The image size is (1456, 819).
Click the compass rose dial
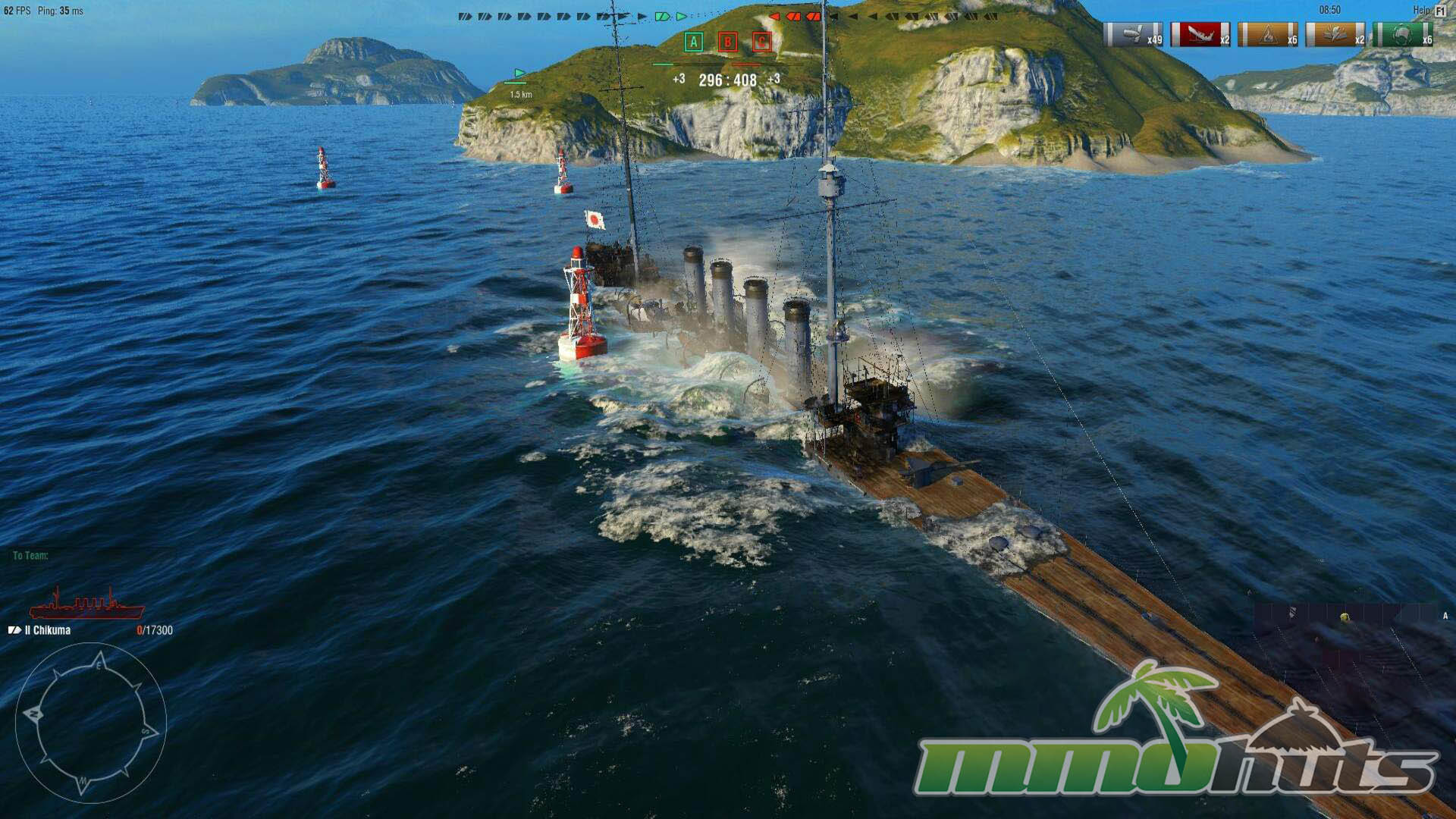coord(90,723)
